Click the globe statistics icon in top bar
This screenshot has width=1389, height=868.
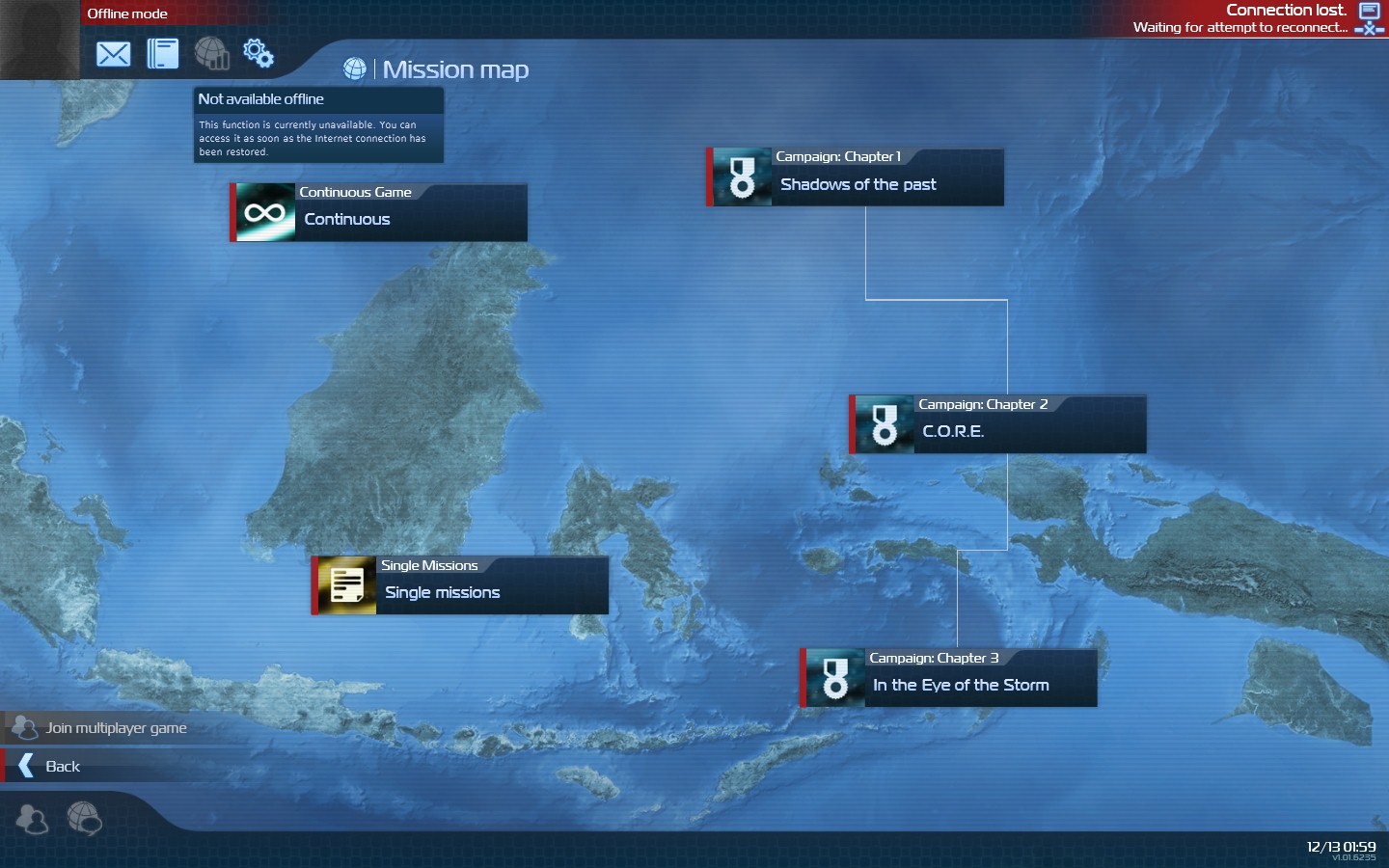coord(211,53)
